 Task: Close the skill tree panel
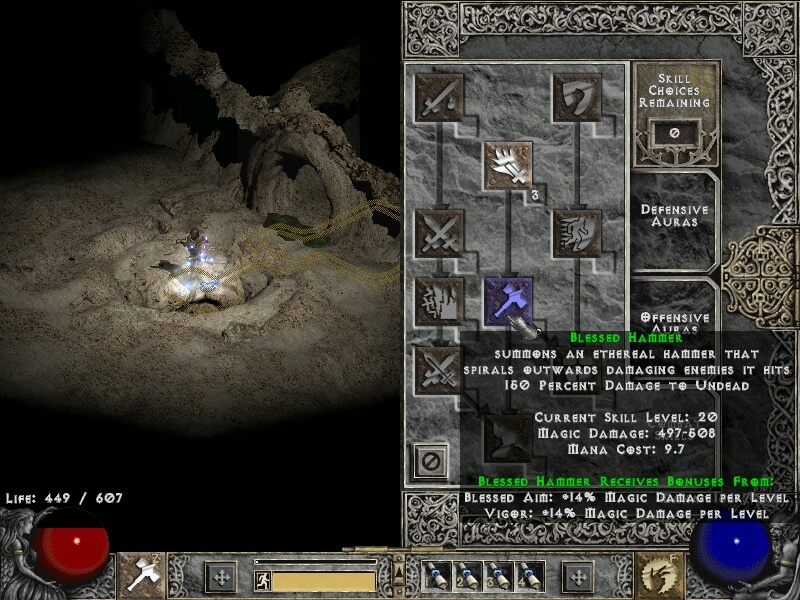[x=431, y=463]
